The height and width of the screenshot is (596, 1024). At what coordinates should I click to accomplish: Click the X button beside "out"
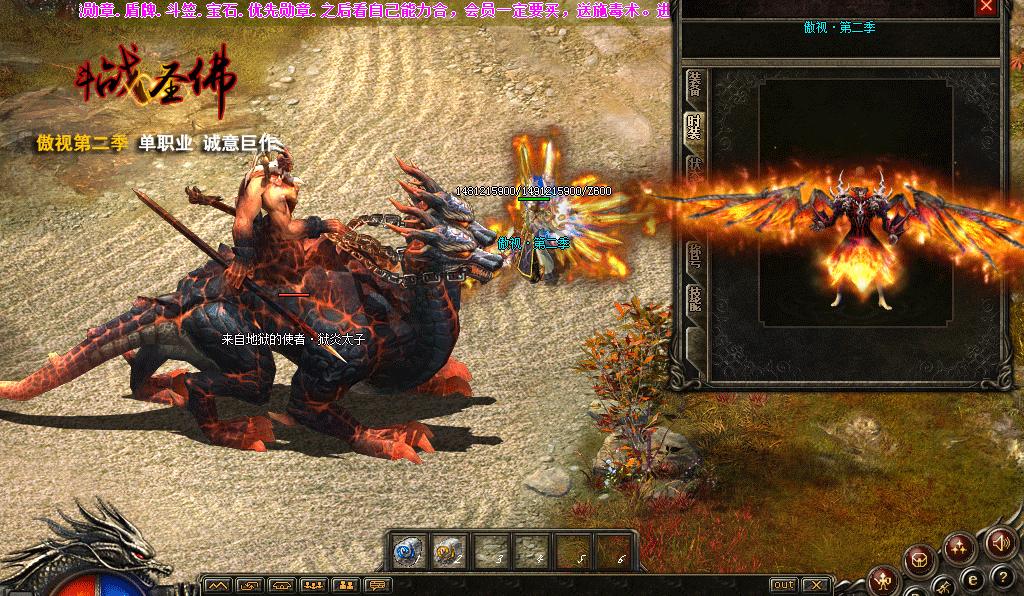(816, 585)
